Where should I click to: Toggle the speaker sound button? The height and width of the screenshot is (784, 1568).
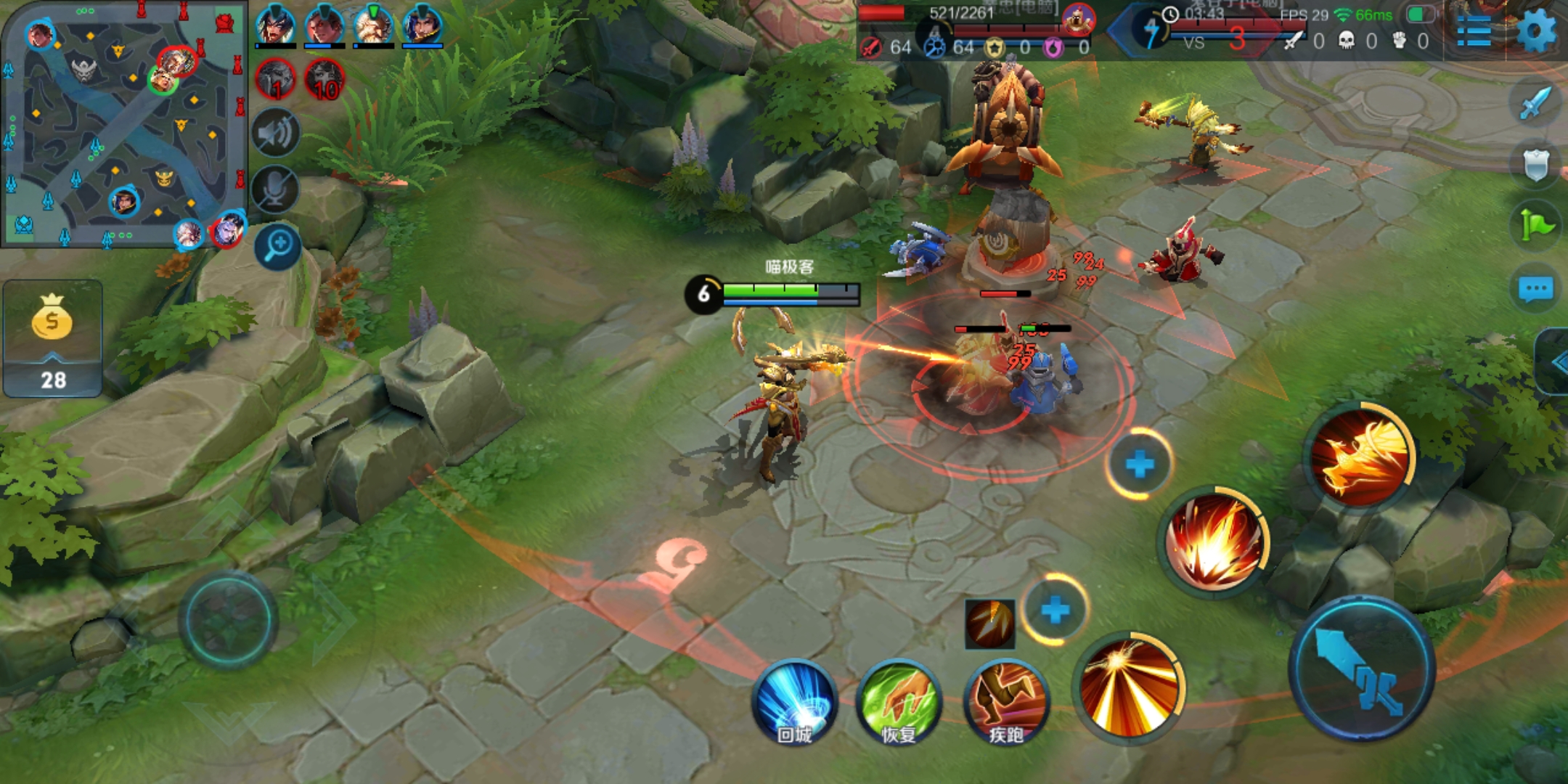tap(276, 133)
